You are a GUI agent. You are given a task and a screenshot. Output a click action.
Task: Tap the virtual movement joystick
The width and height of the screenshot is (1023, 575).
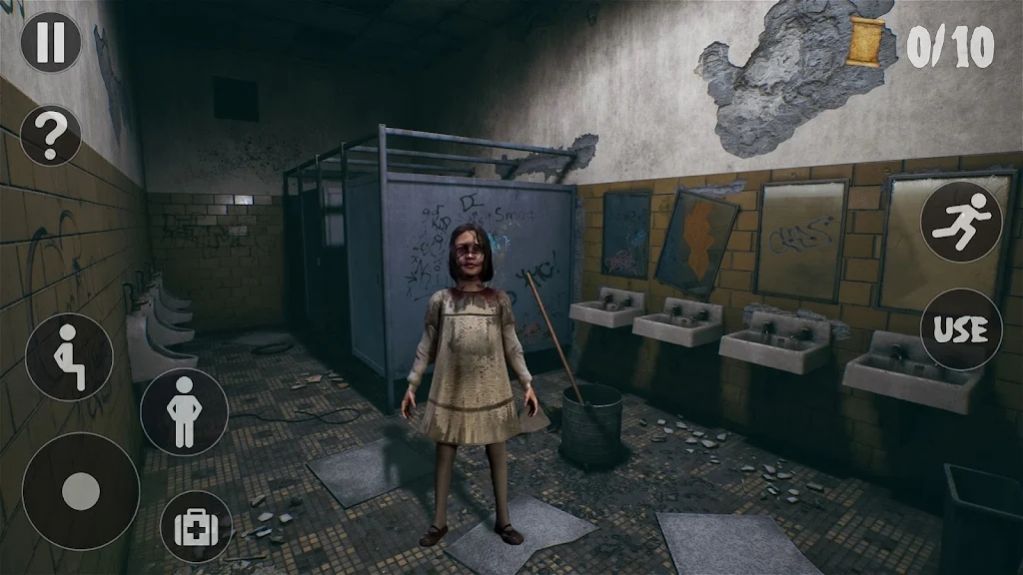(x=81, y=491)
